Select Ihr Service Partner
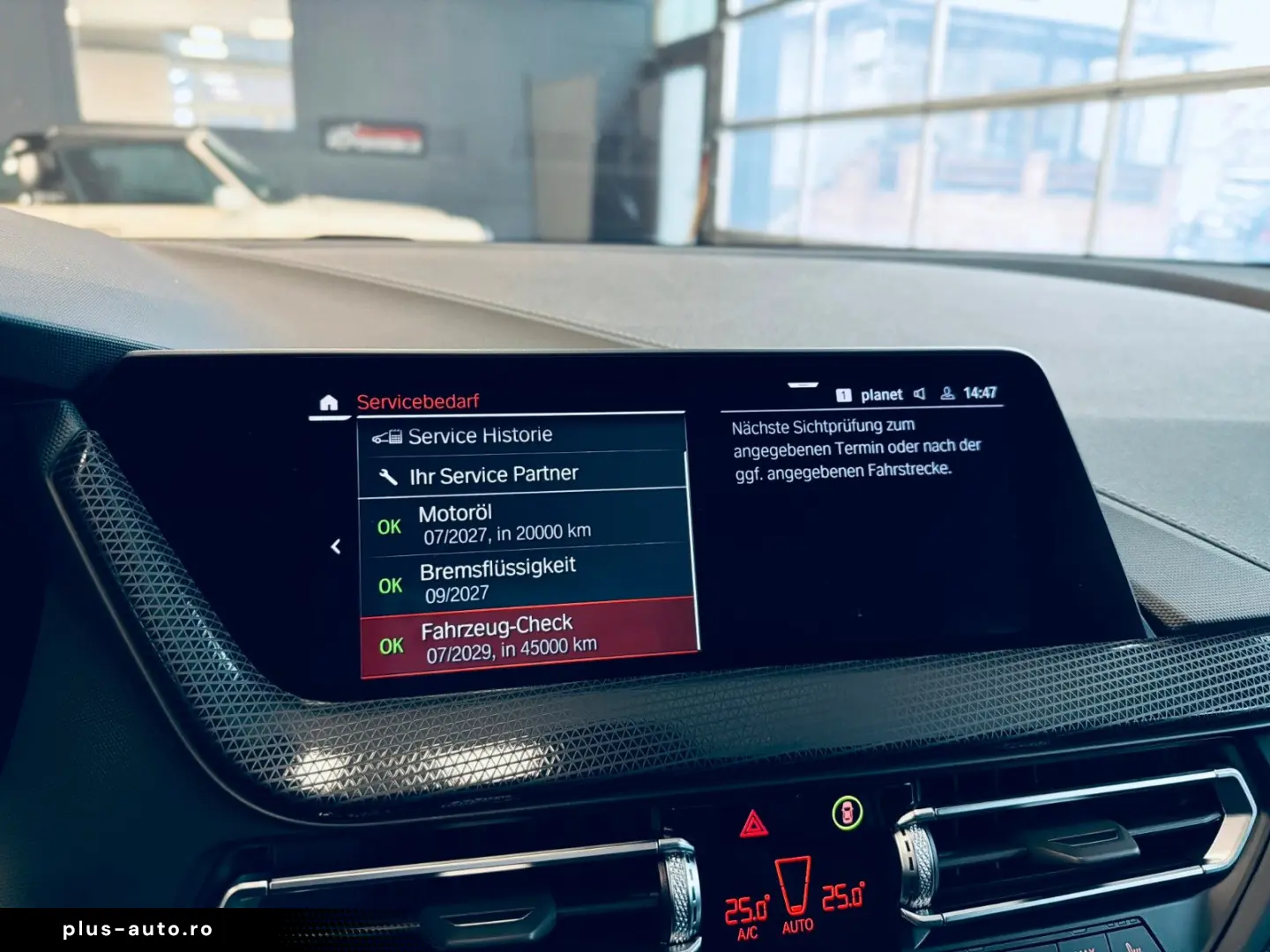Screen dimensions: 1270x952 [522, 474]
